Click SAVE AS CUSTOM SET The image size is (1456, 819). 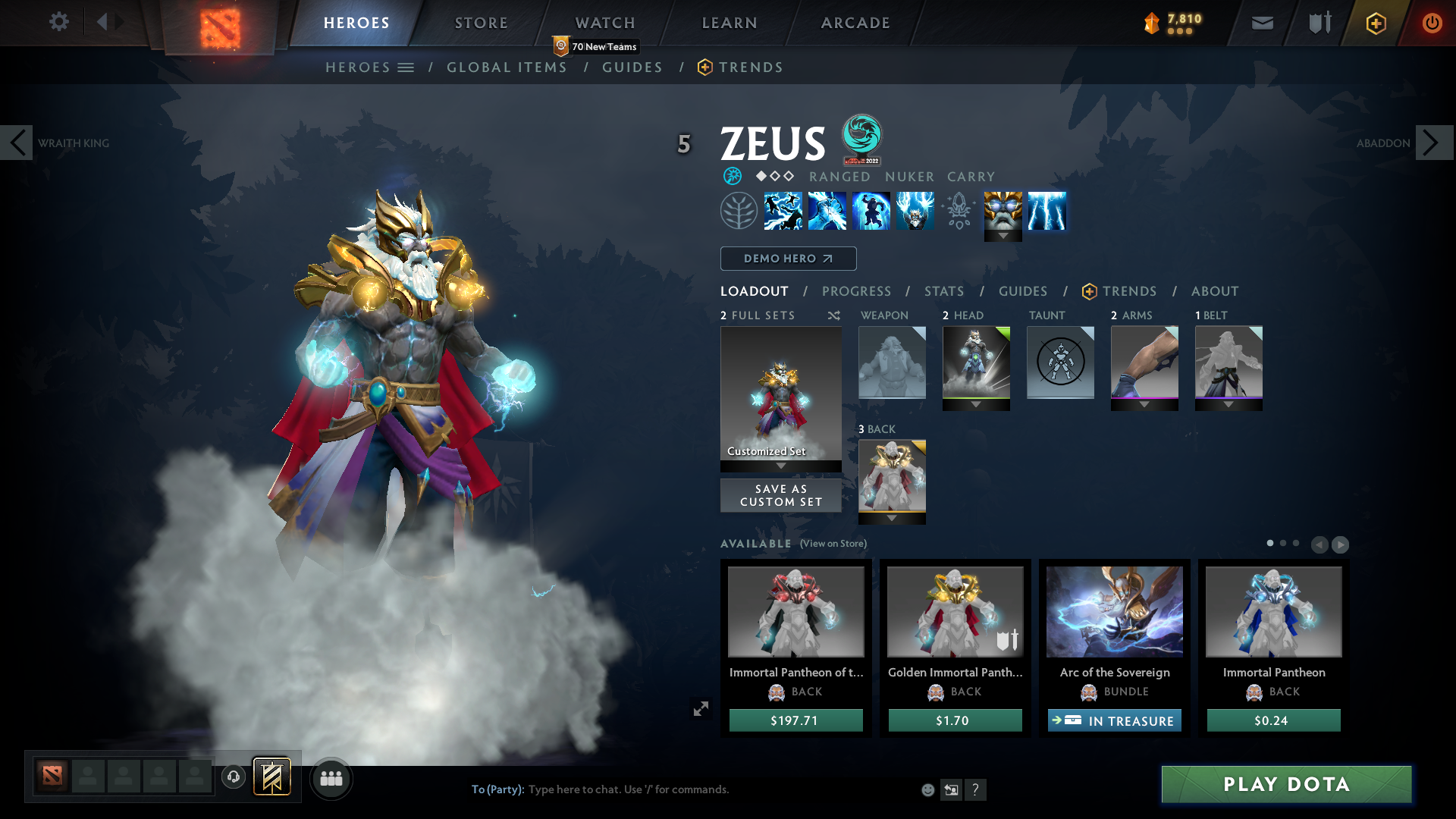pyautogui.click(x=780, y=494)
